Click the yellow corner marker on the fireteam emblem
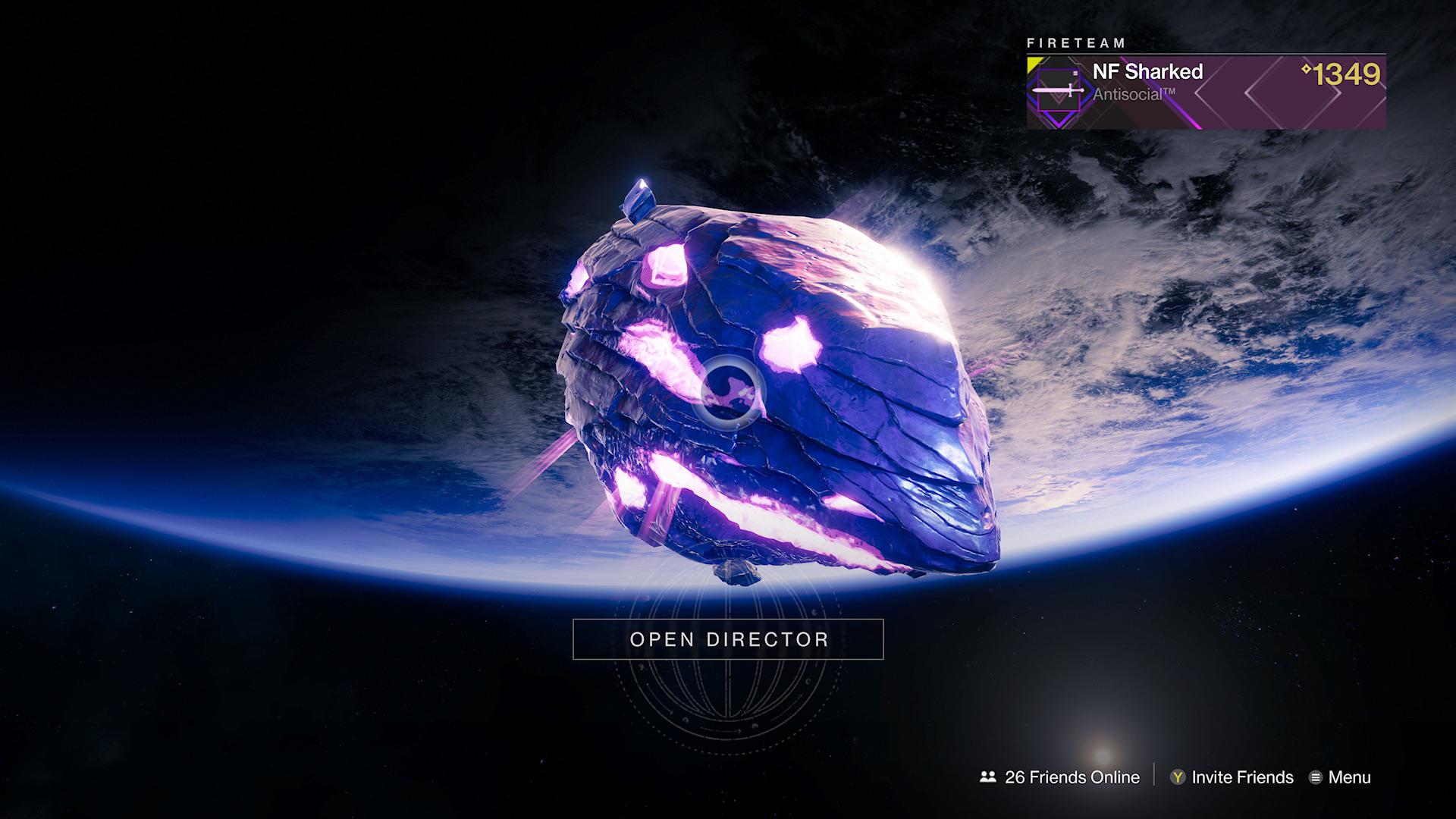This screenshot has width=1456, height=819. [x=1033, y=61]
